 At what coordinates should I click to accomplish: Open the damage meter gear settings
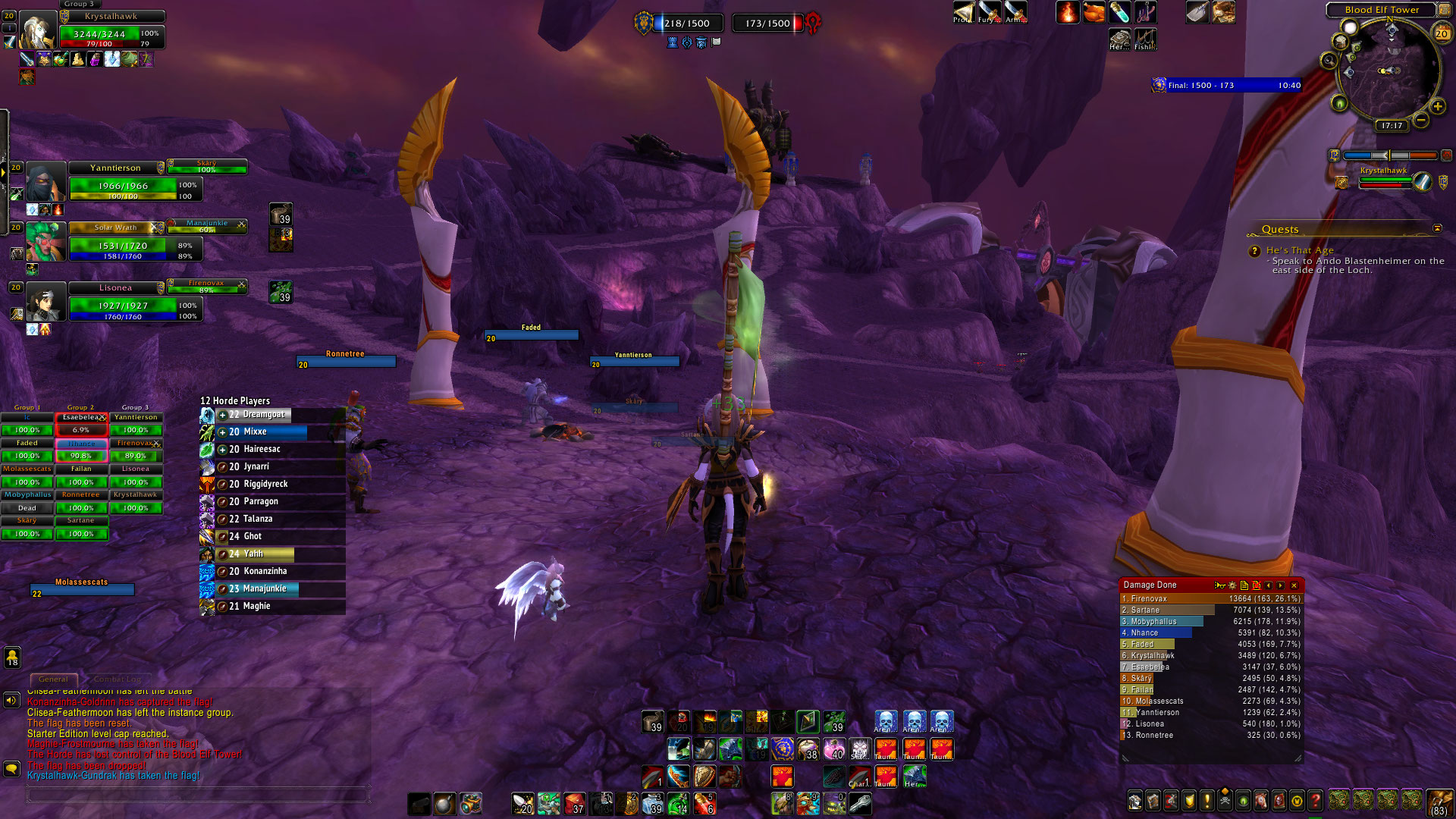[1232, 585]
